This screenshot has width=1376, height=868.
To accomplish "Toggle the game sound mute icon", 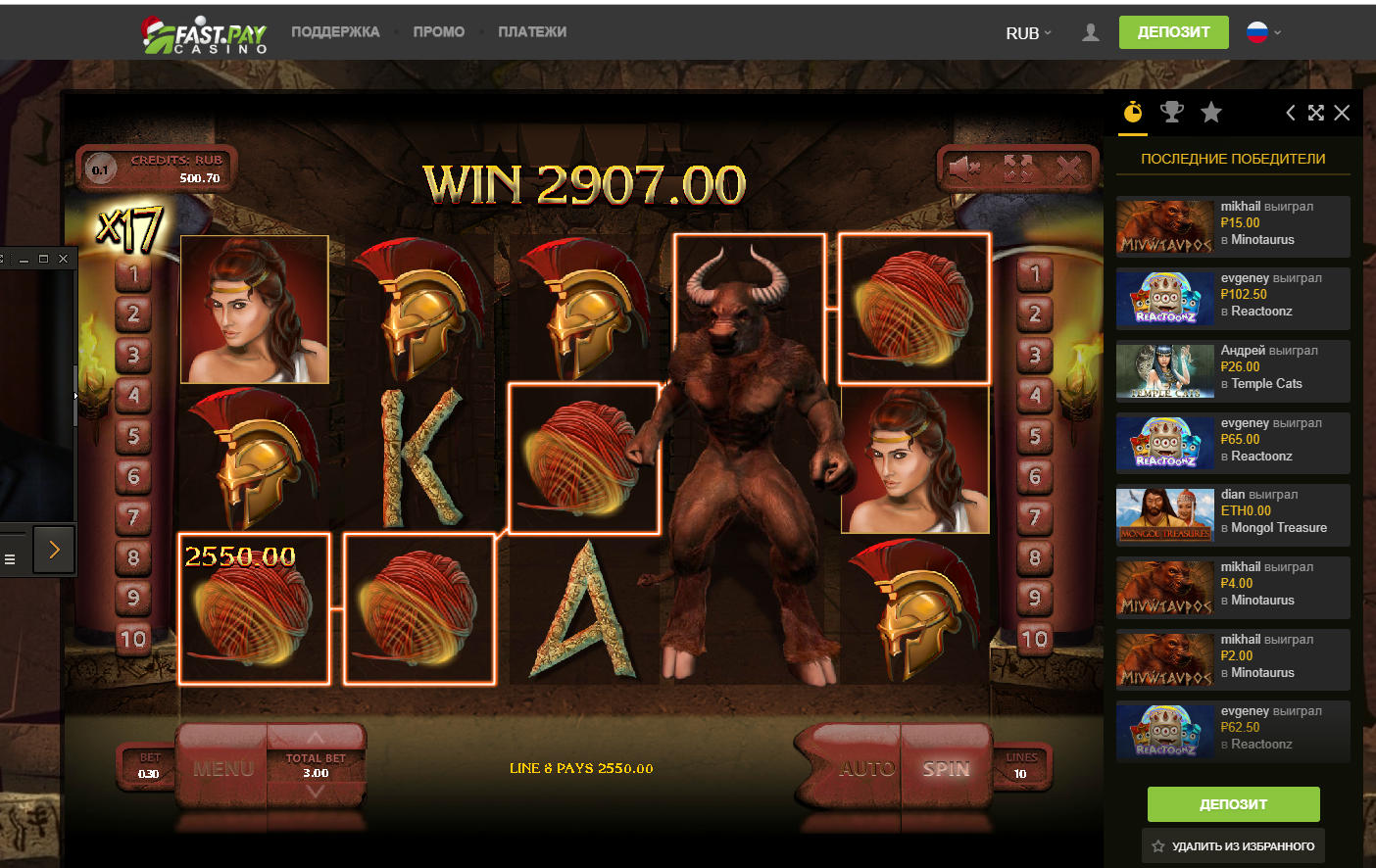I will point(964,169).
